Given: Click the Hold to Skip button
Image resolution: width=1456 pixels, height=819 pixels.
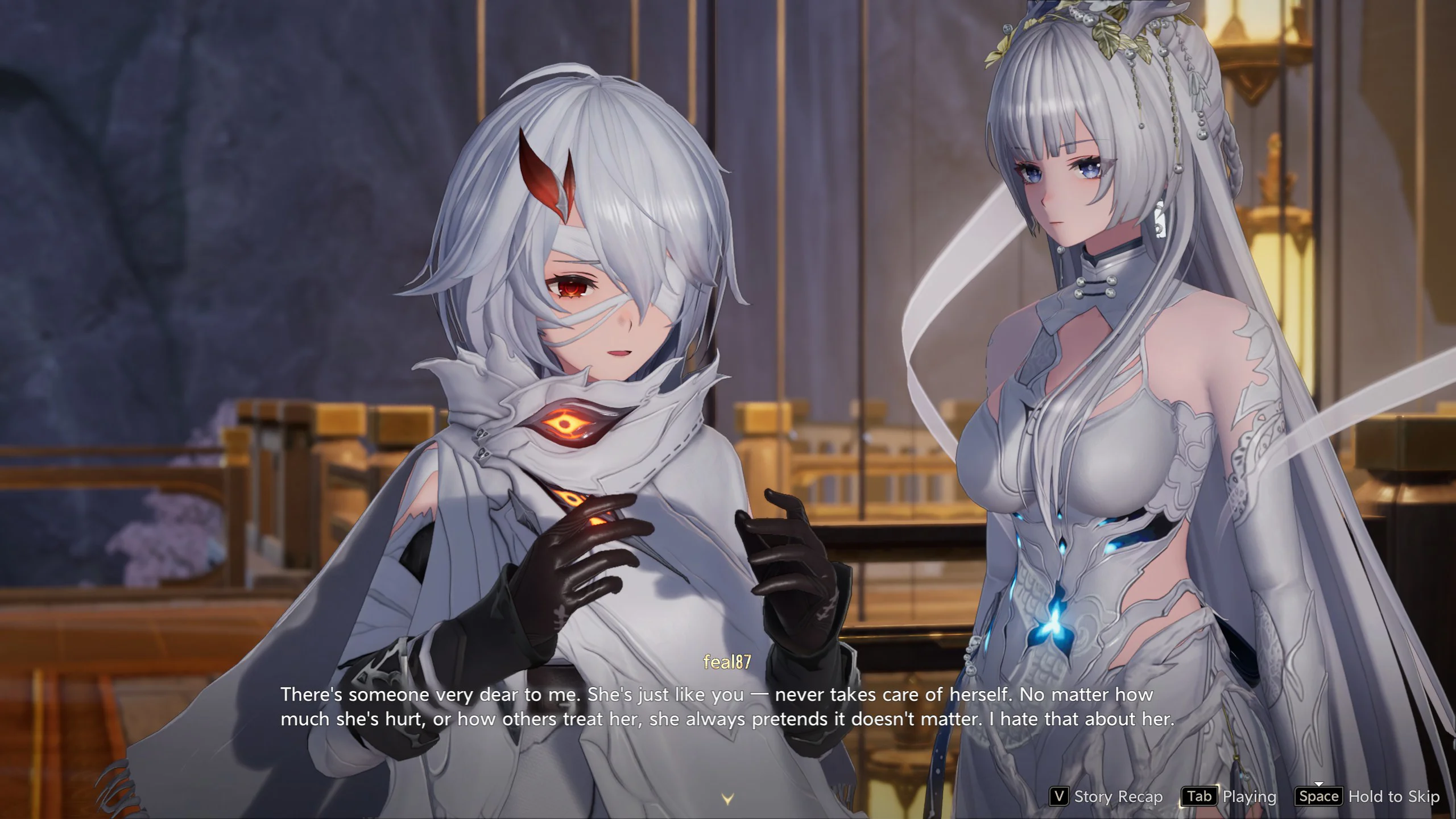Looking at the screenshot, I should [x=1367, y=797].
